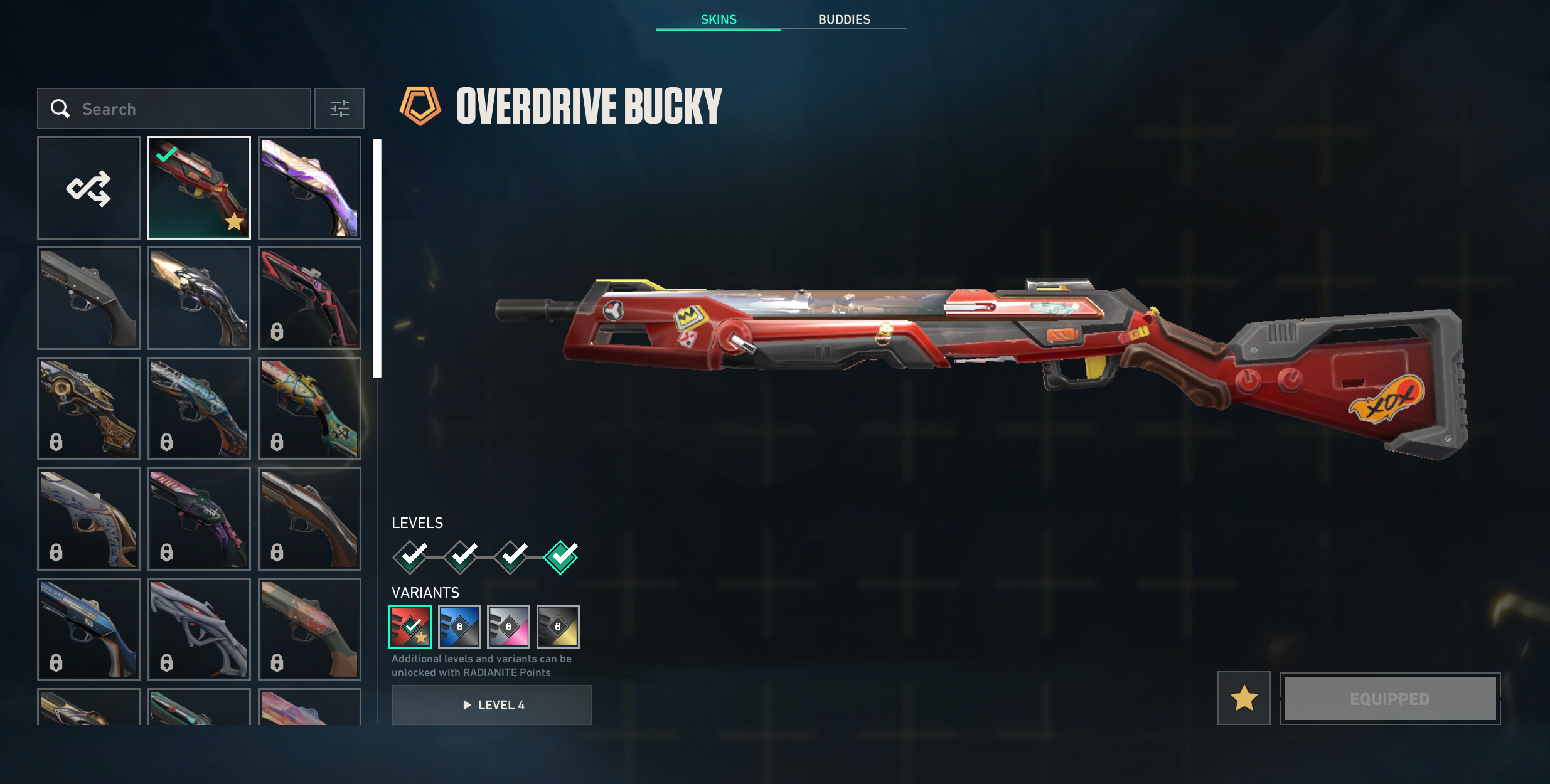This screenshot has width=1550, height=784.
Task: Select the fourth level checkmark
Action: (x=561, y=557)
